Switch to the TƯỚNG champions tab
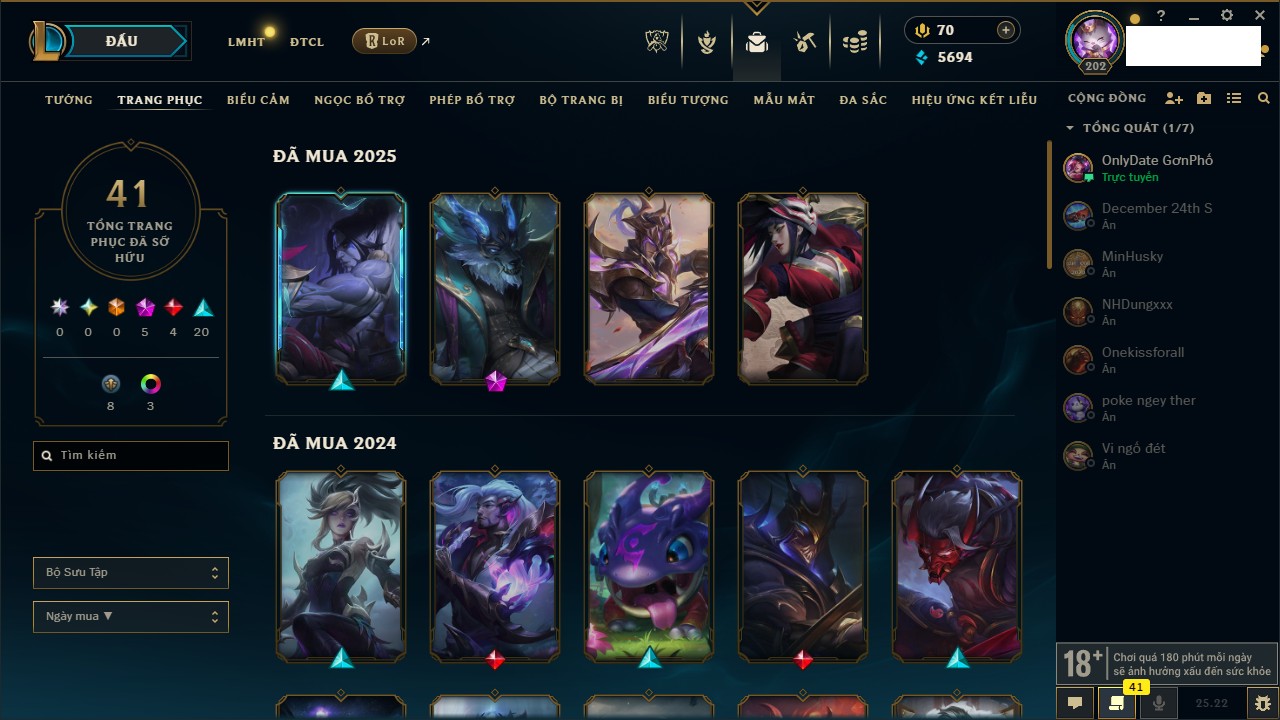This screenshot has width=1280, height=720. [69, 100]
